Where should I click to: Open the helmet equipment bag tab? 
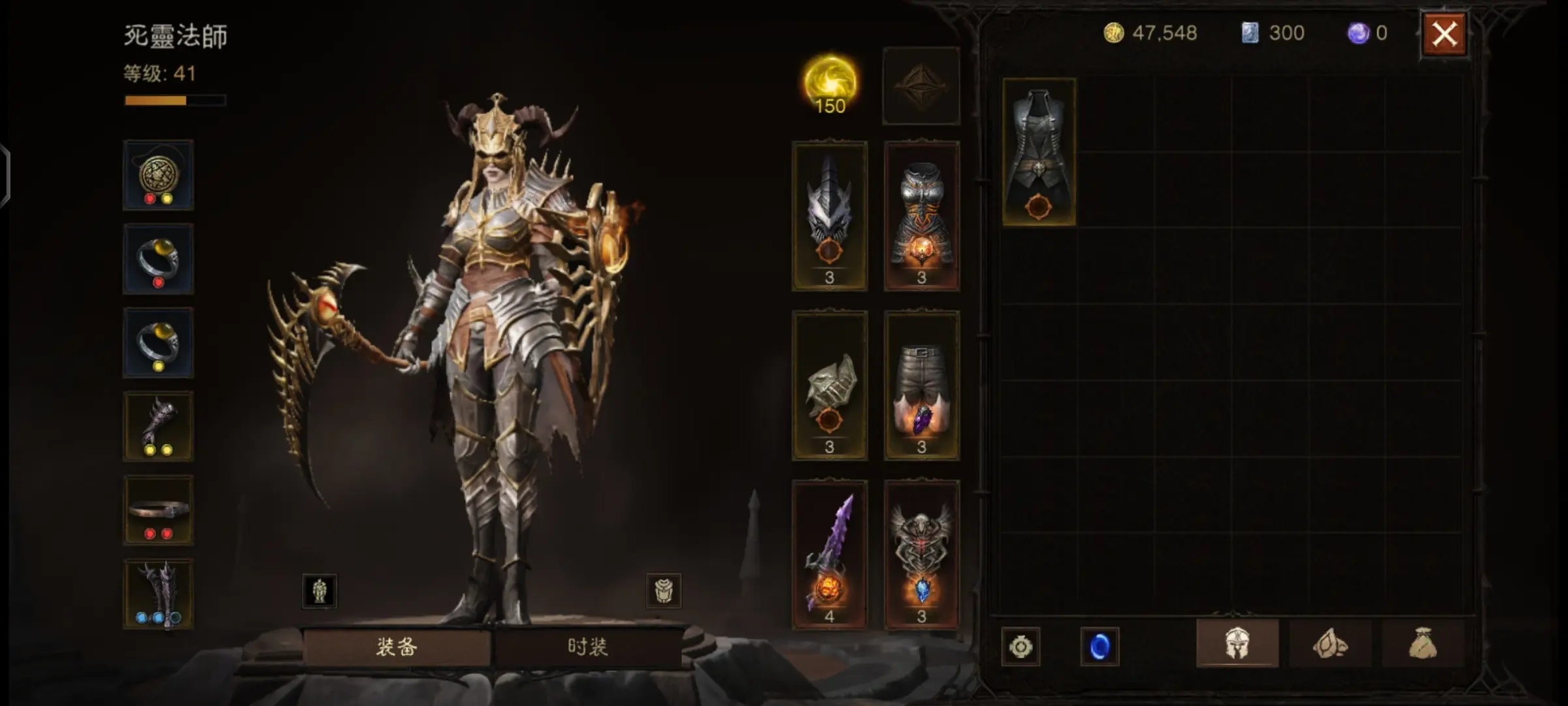1237,645
